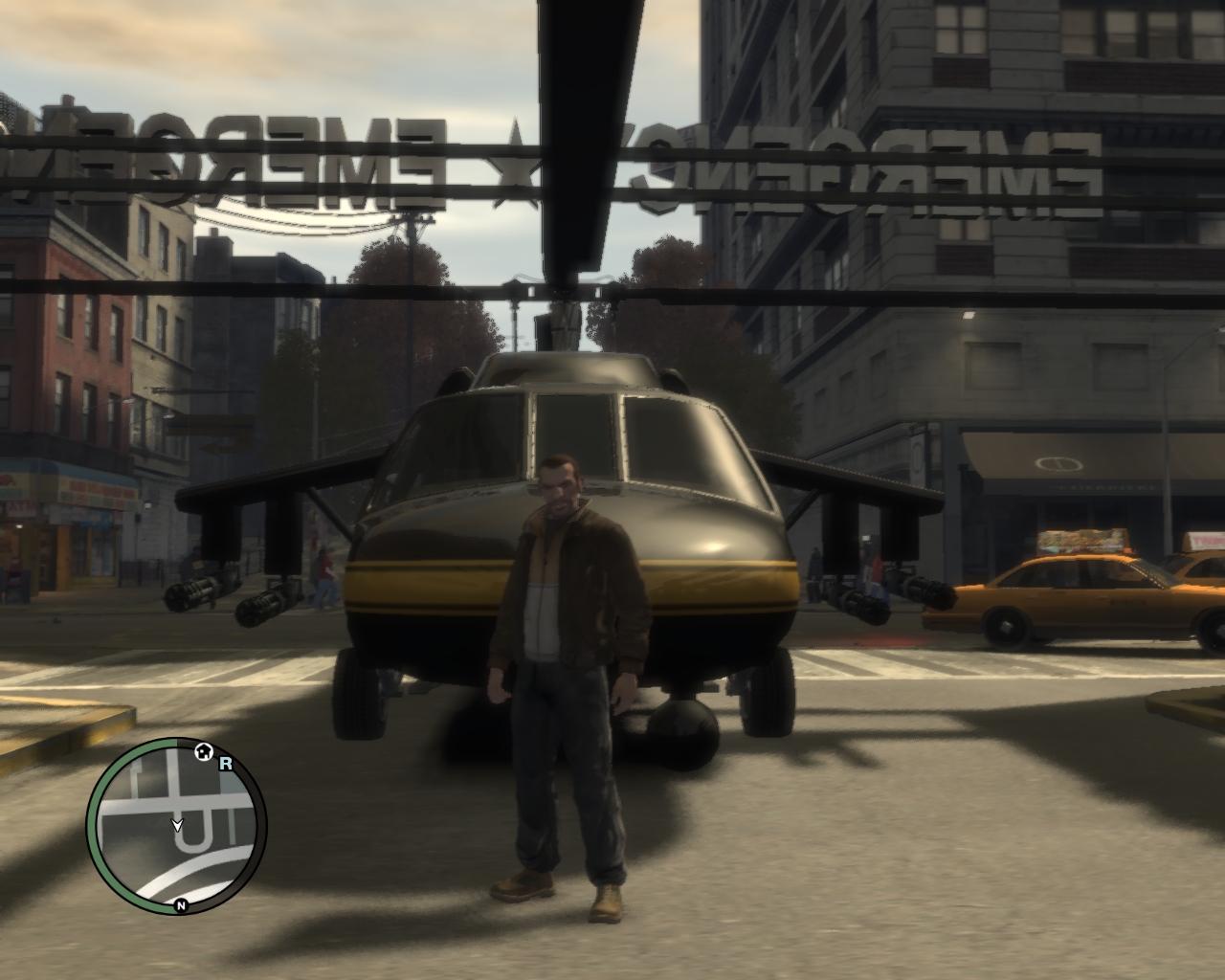Click the N north marker on the radar
Screen dimensions: 1225x980
[x=181, y=905]
